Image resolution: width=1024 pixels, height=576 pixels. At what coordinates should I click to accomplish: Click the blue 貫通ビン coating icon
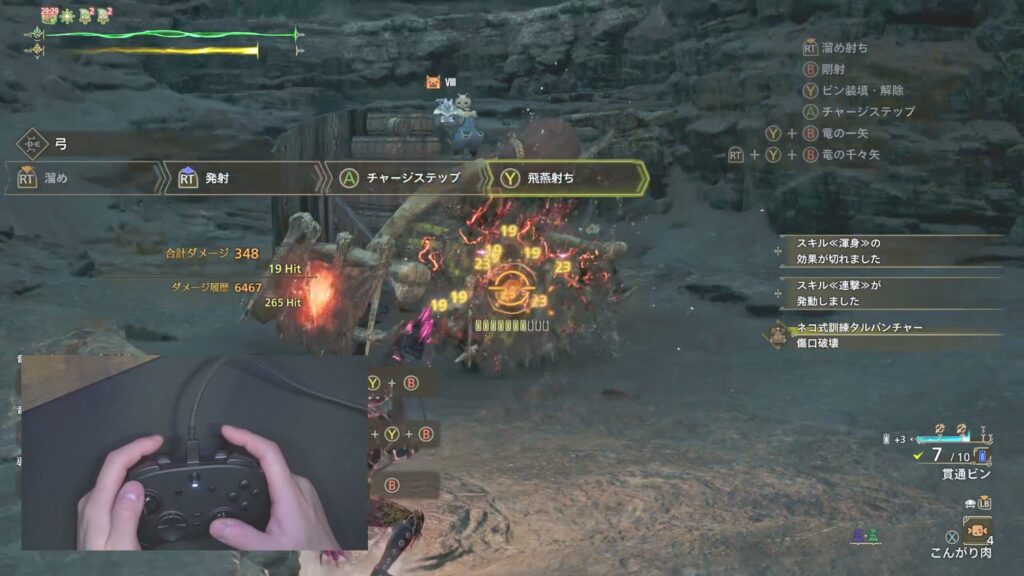pyautogui.click(x=982, y=456)
